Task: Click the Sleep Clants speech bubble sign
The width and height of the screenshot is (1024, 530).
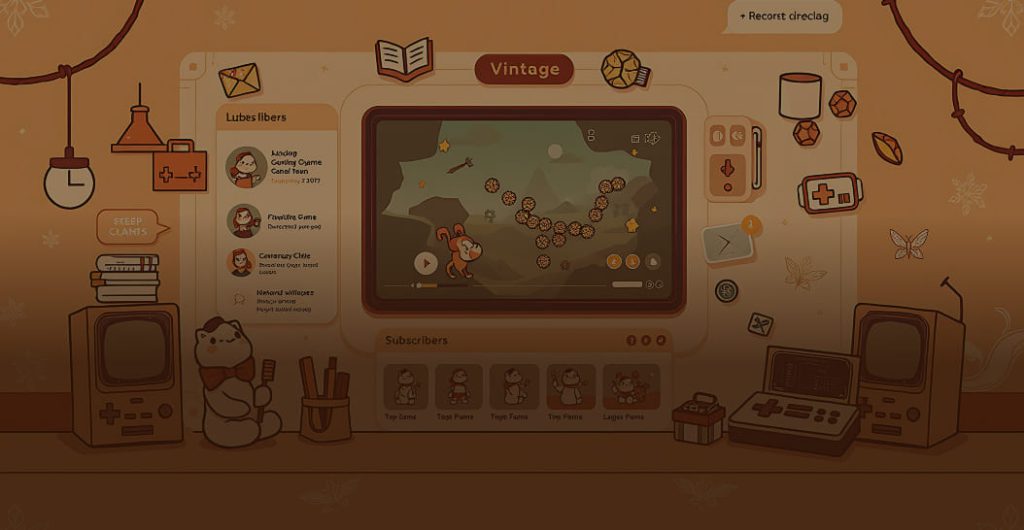Action: 129,226
